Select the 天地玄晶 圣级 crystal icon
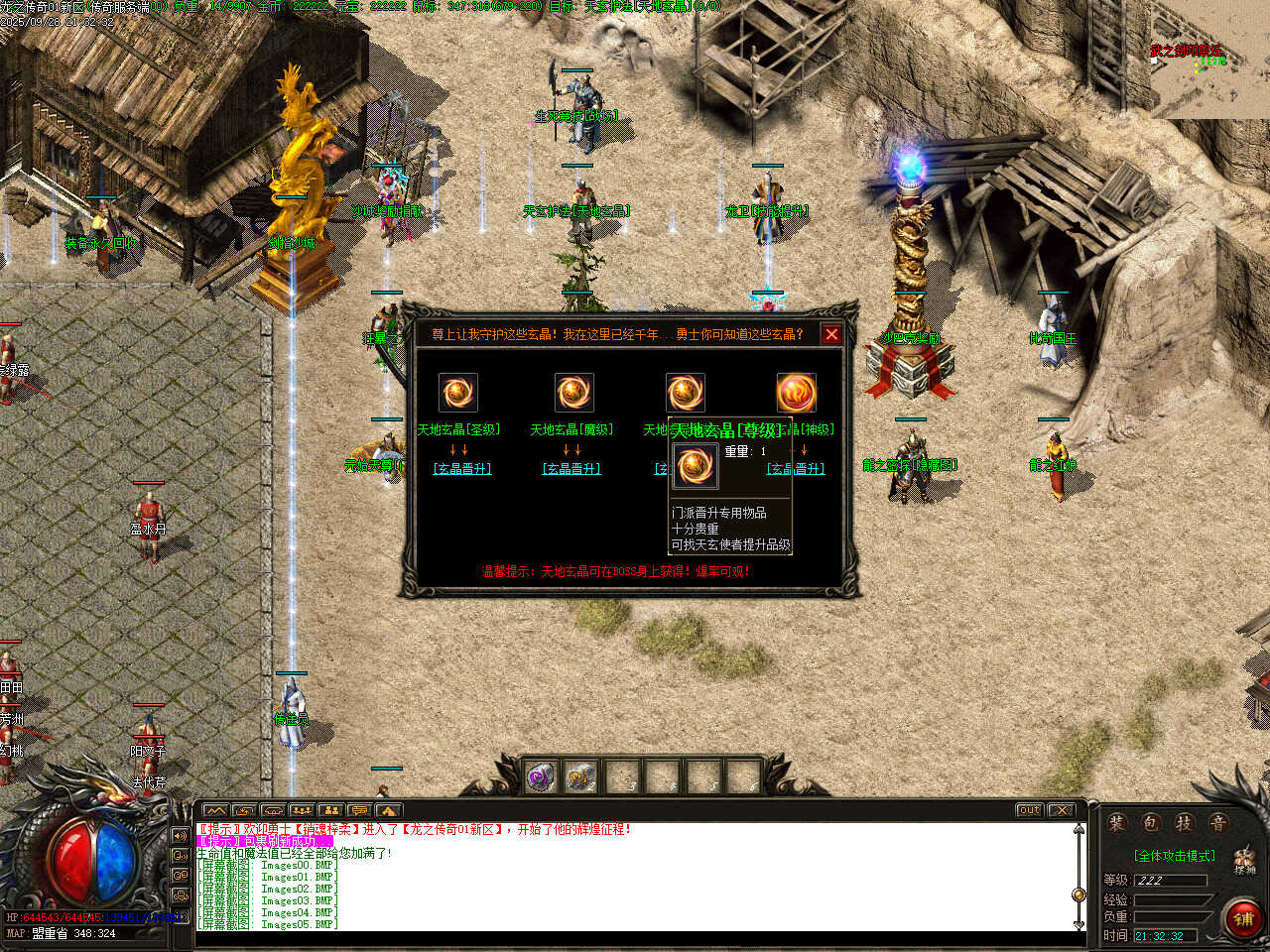The image size is (1270, 952). pos(457,393)
